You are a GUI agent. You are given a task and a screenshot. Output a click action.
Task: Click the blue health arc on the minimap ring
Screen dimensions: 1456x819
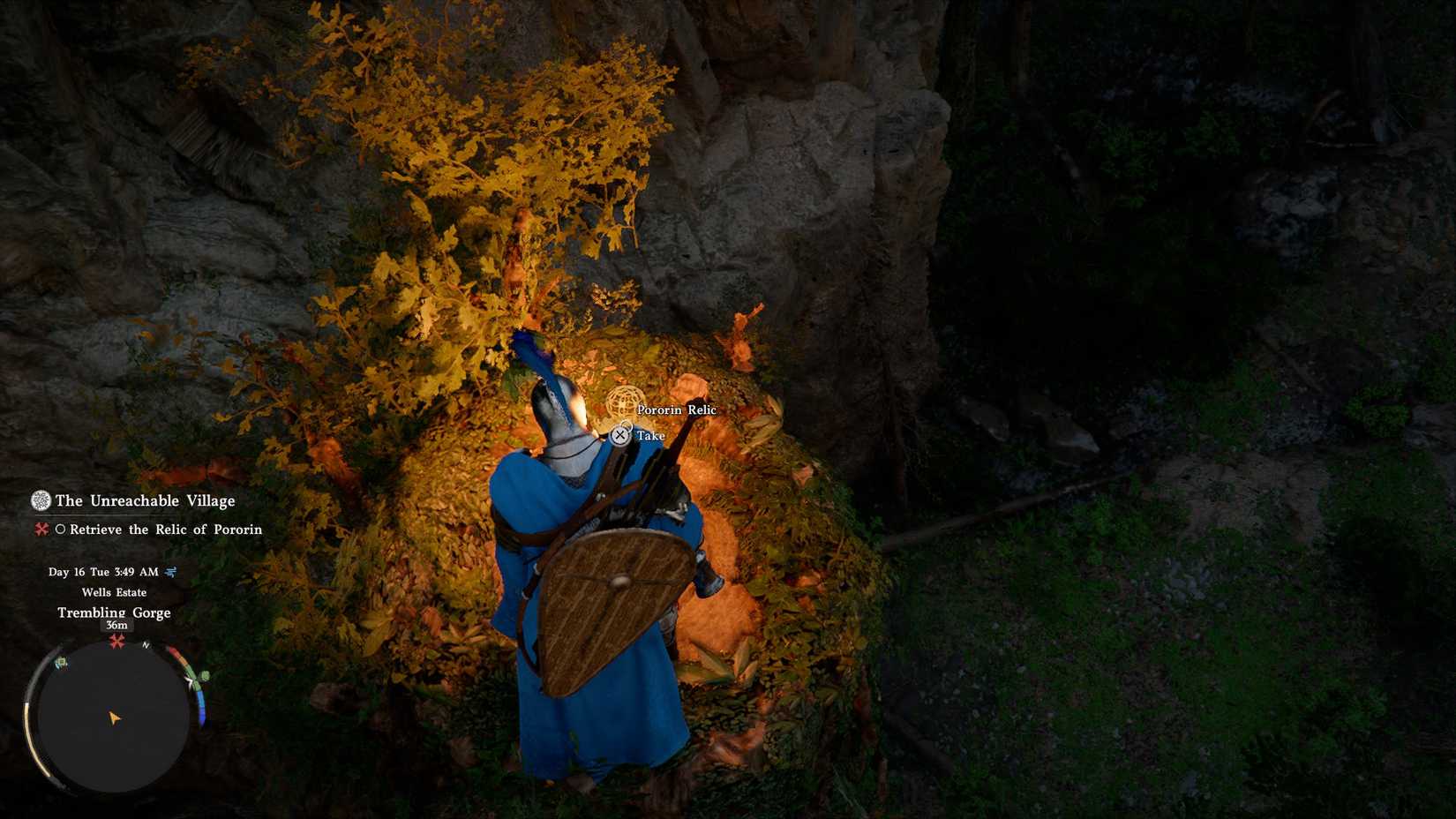pyautogui.click(x=201, y=707)
